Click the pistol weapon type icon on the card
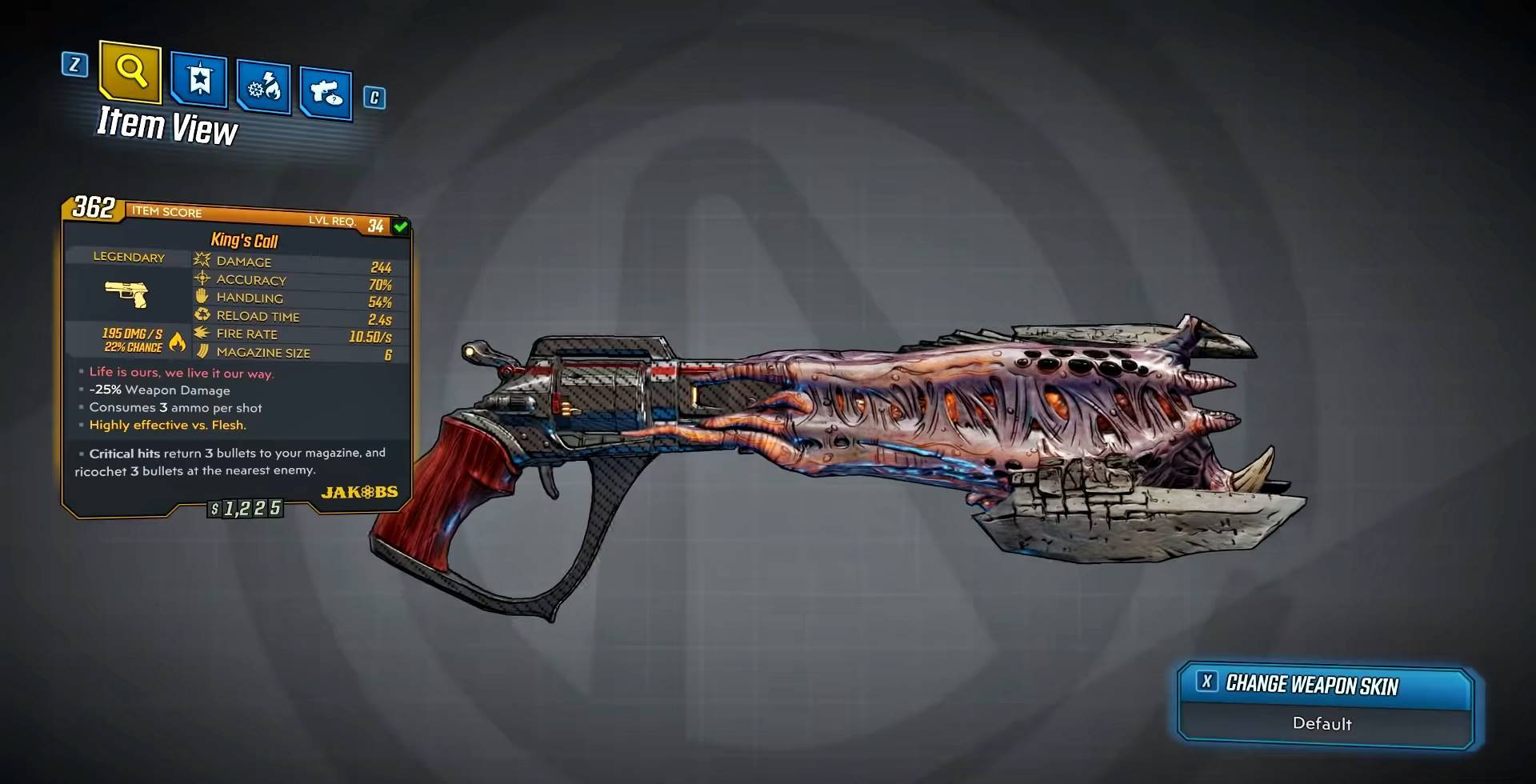Screen dimensions: 1536x784 tap(127, 294)
